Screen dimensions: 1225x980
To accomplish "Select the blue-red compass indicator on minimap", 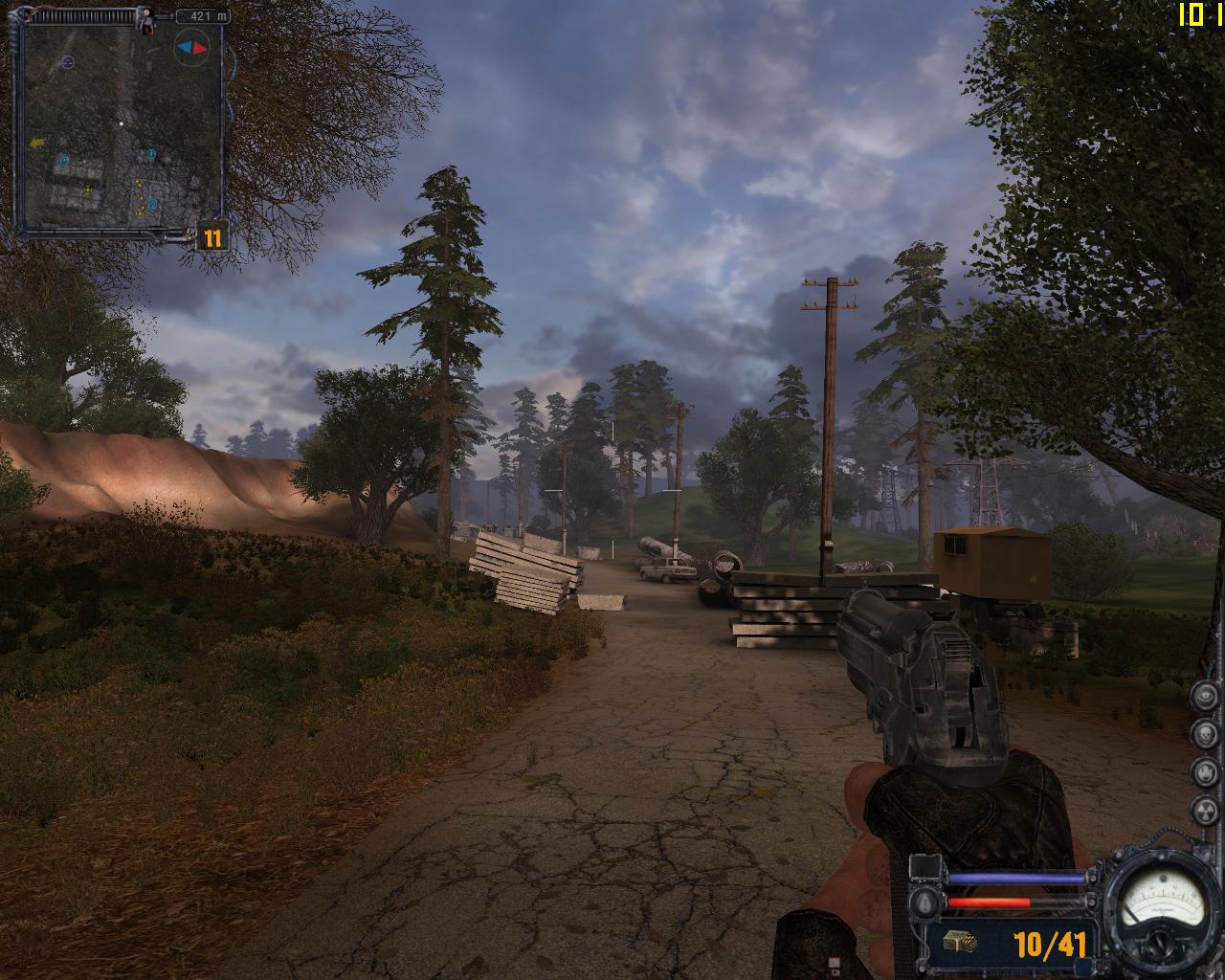I will tap(190, 47).
